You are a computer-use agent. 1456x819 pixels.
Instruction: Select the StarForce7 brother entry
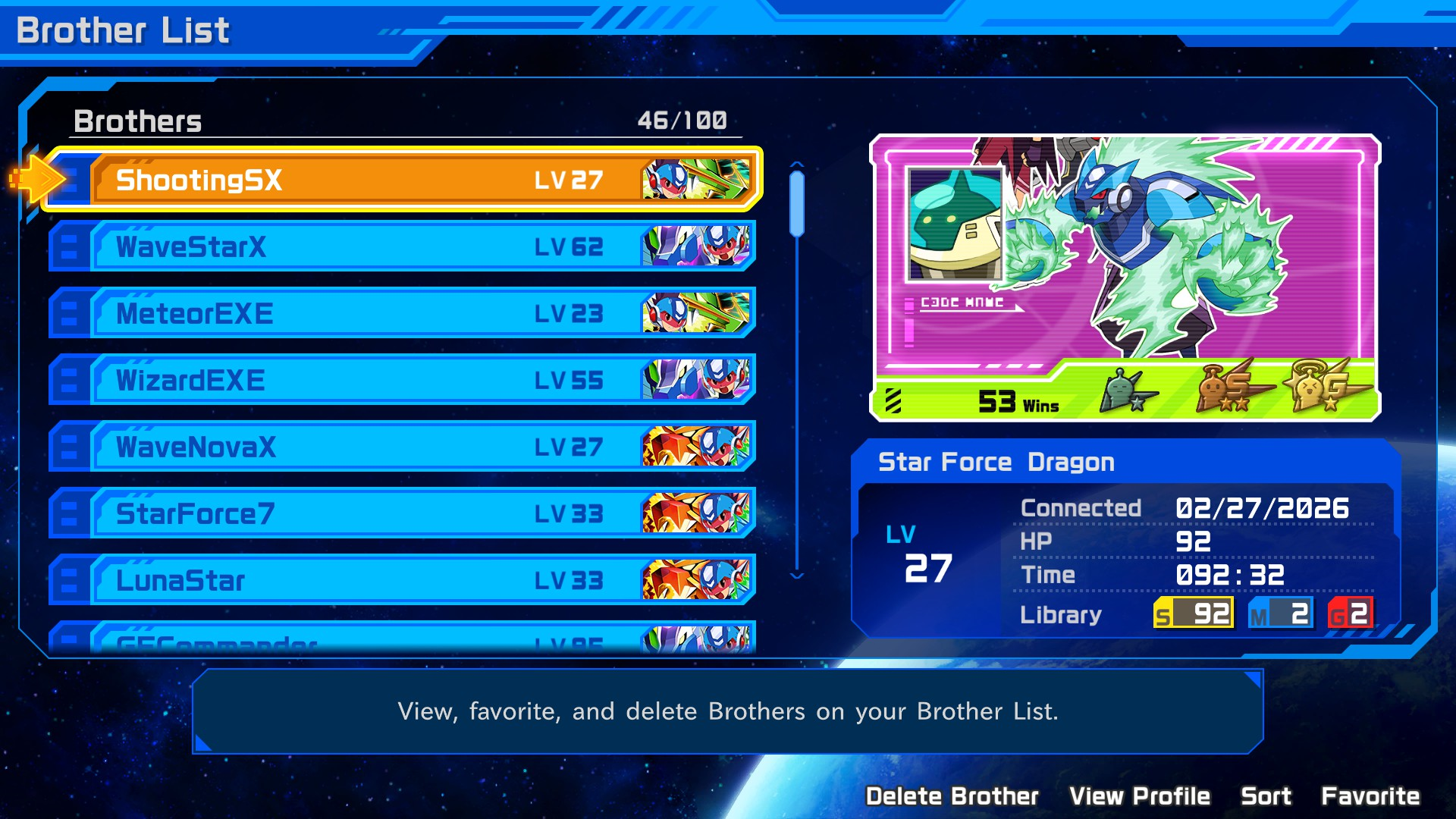[x=402, y=513]
